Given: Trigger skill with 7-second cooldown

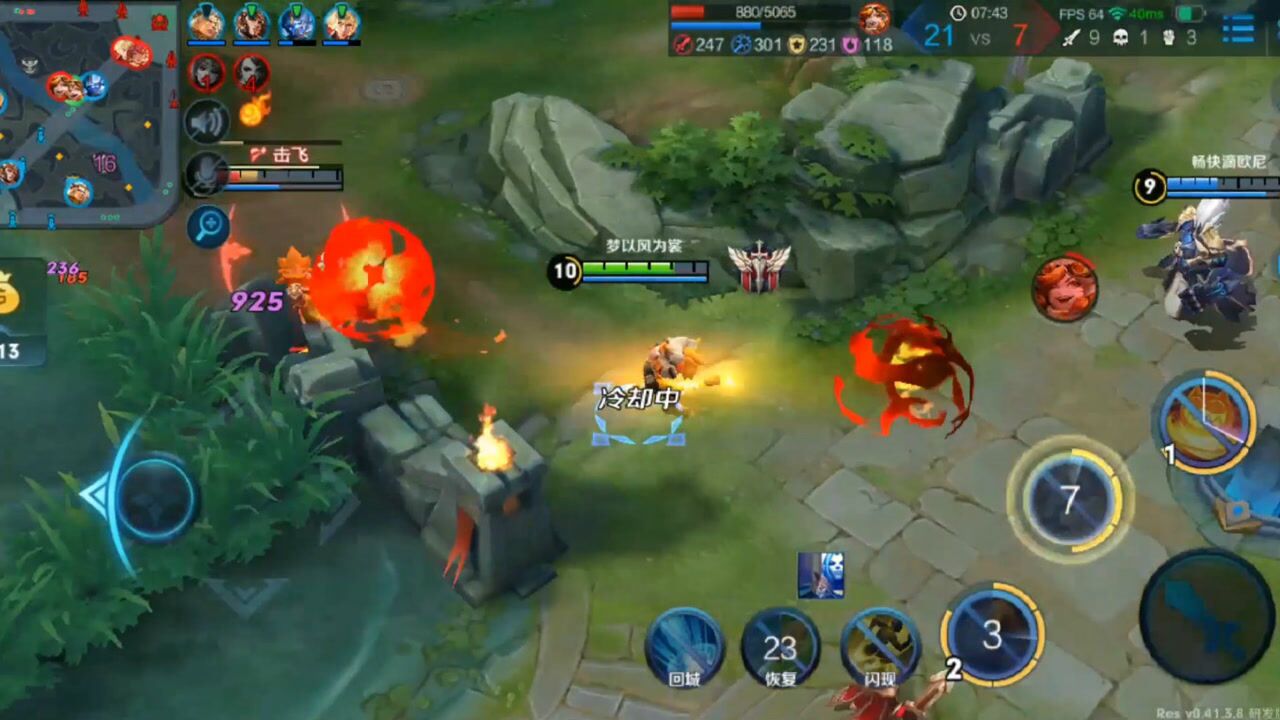Looking at the screenshot, I should pos(1070,500).
